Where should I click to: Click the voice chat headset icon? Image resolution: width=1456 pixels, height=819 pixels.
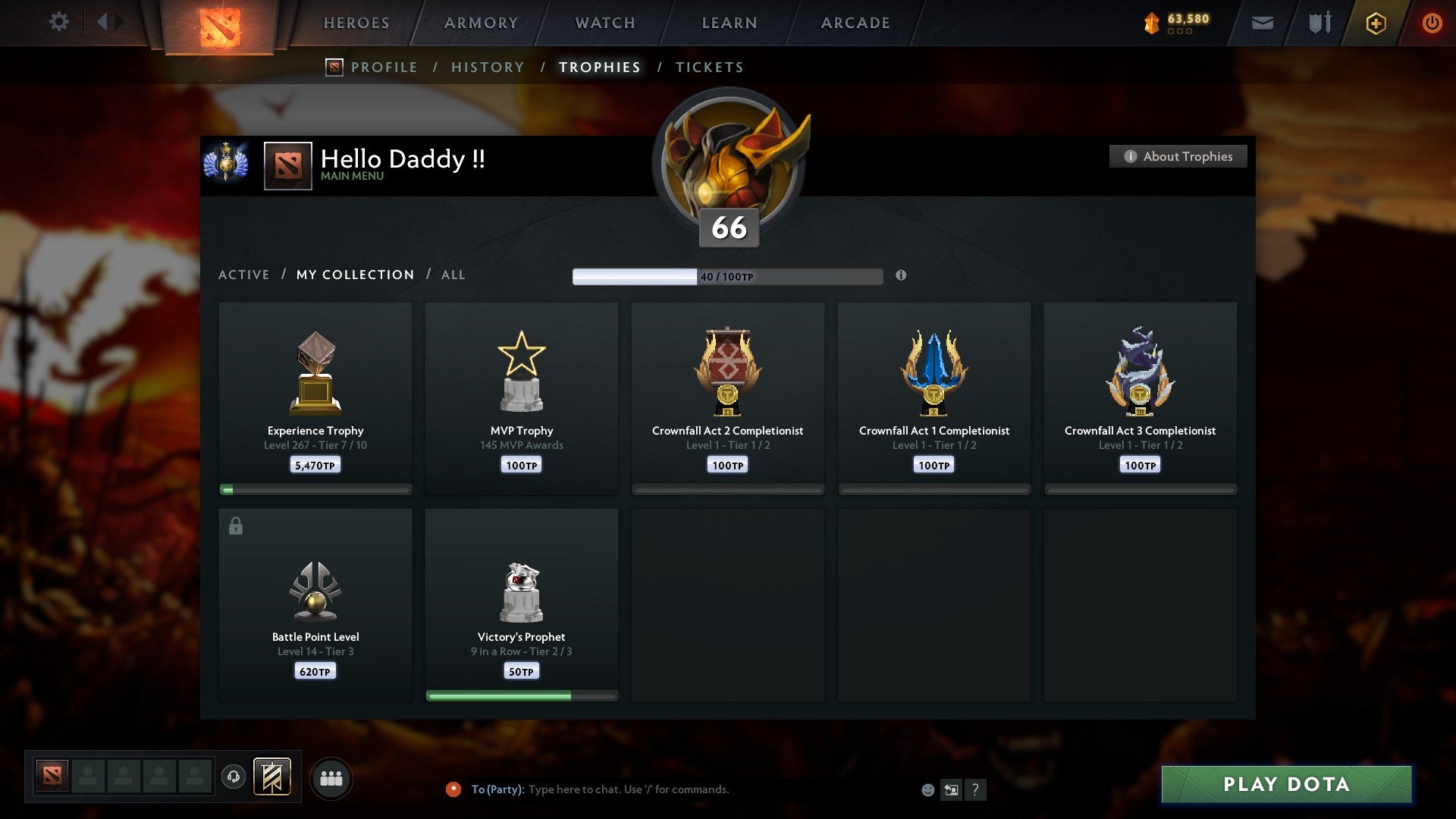(234, 777)
